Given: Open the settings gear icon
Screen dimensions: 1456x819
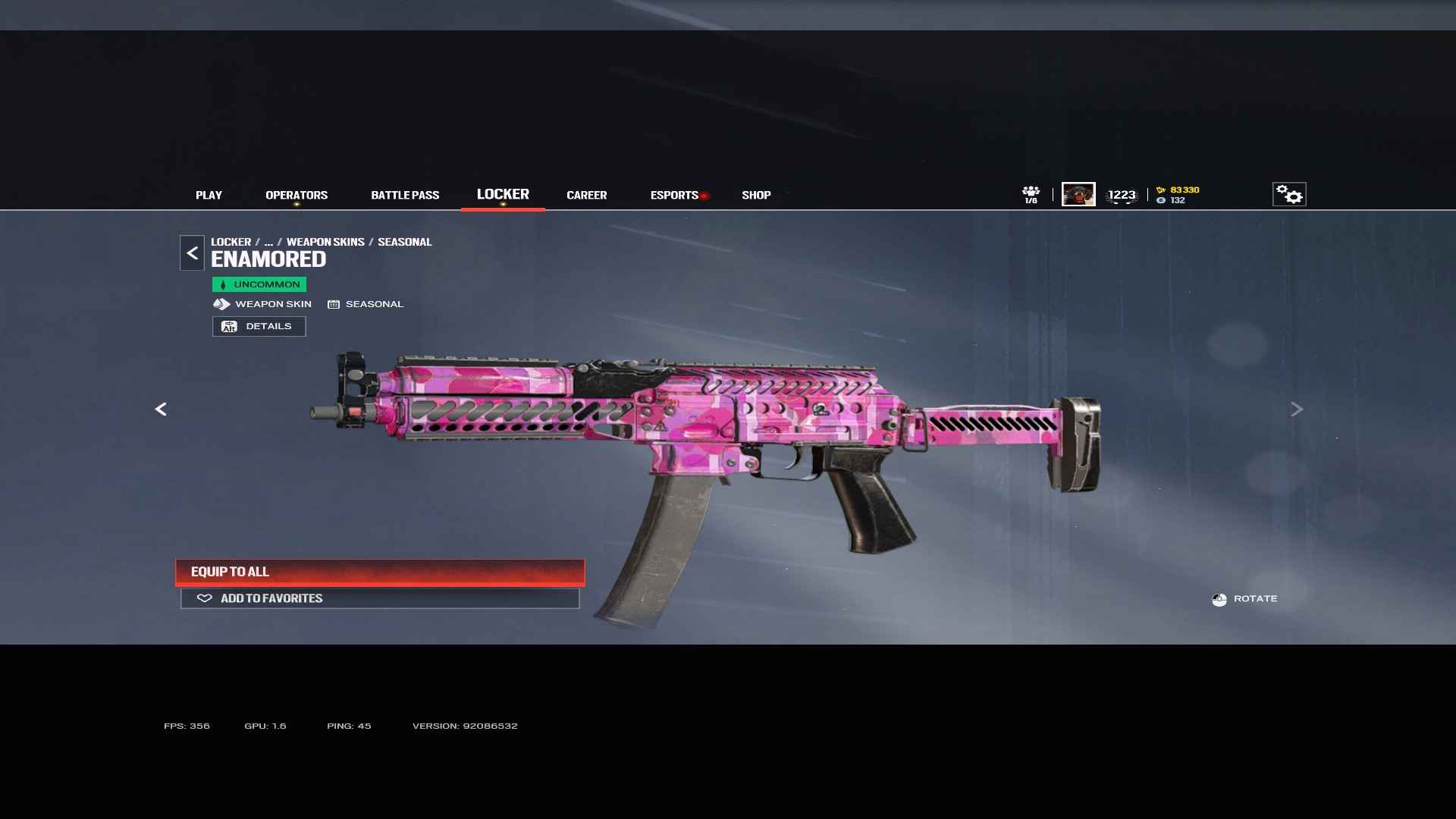Looking at the screenshot, I should (x=1288, y=194).
